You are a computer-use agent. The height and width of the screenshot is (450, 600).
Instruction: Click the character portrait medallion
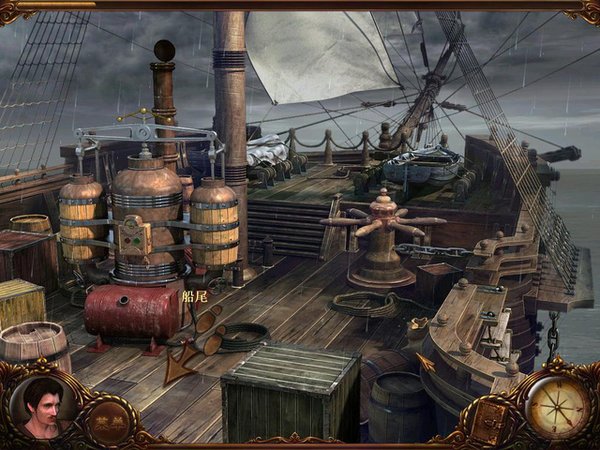coord(42,406)
